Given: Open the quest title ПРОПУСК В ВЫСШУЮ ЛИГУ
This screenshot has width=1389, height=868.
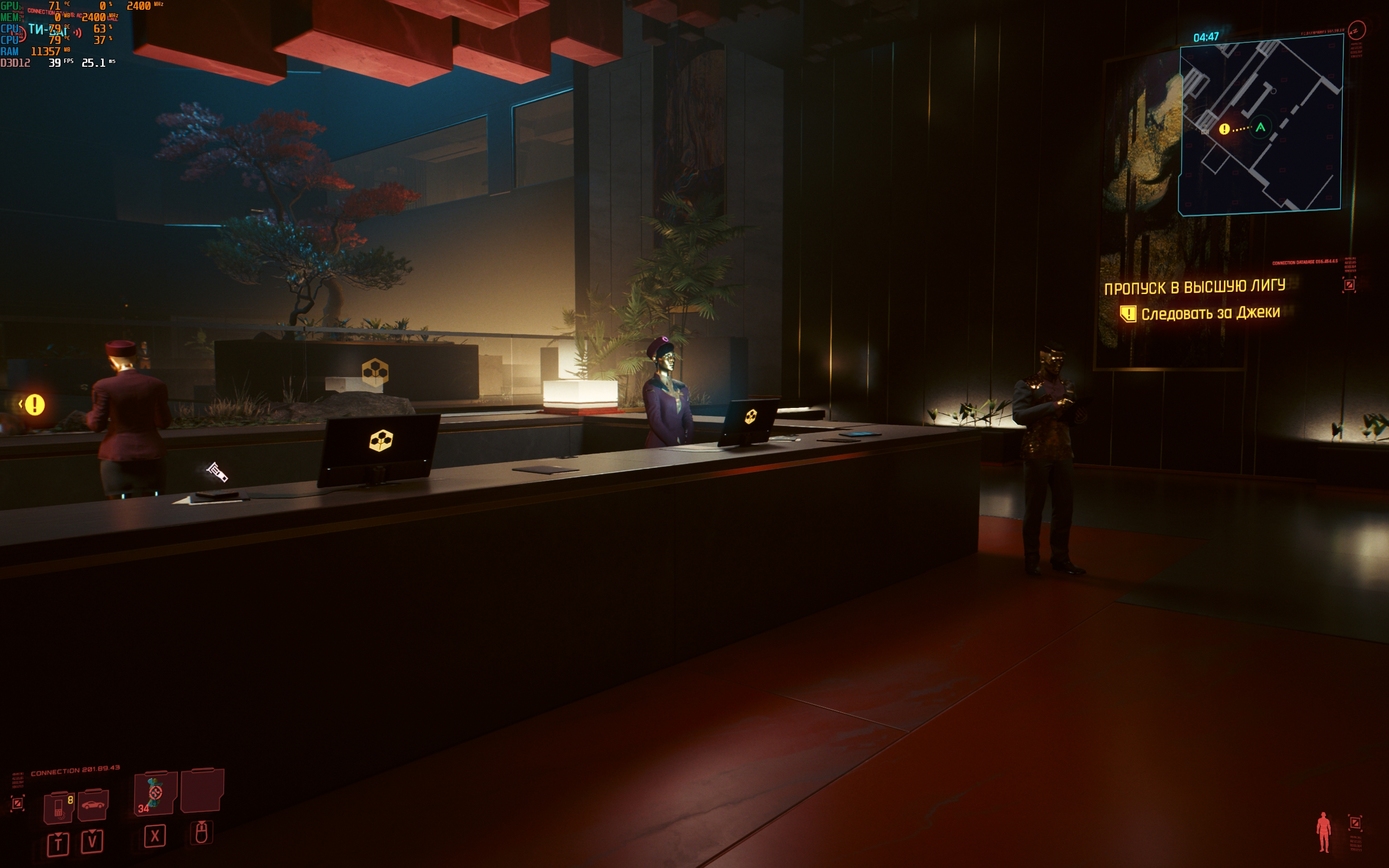Looking at the screenshot, I should 1194,286.
